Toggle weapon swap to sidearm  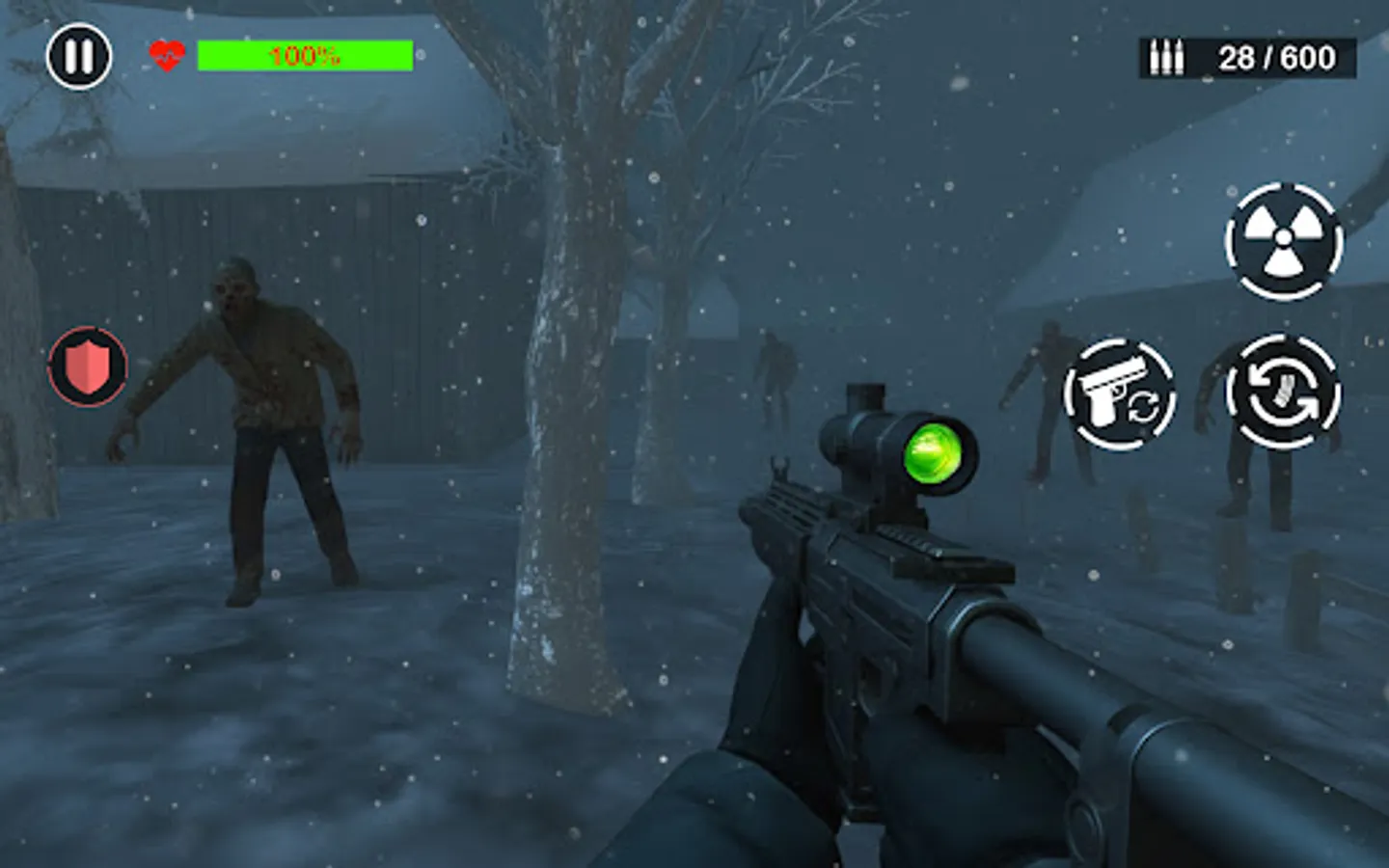[x=1122, y=392]
